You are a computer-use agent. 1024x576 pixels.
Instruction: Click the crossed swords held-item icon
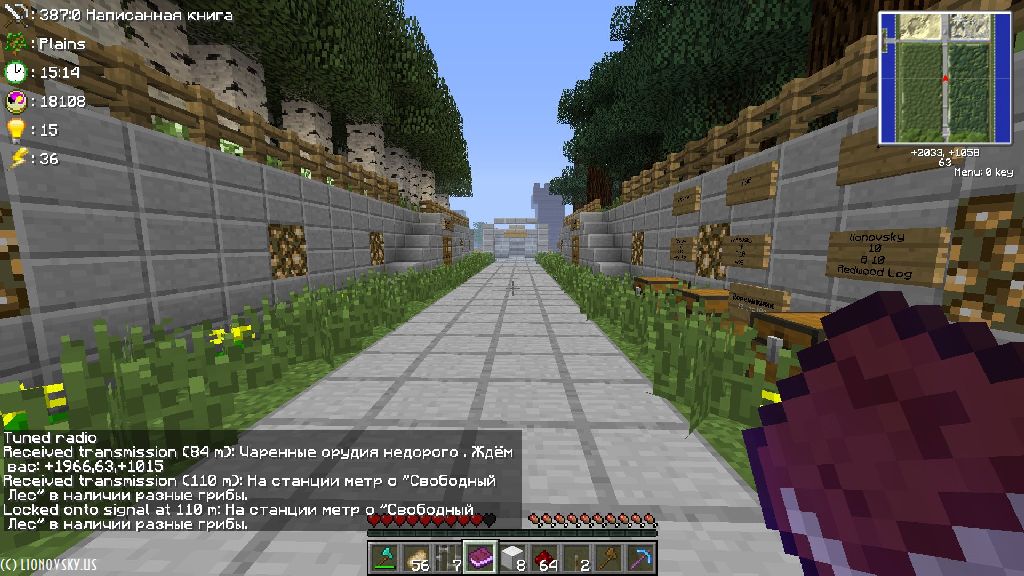click(15, 15)
